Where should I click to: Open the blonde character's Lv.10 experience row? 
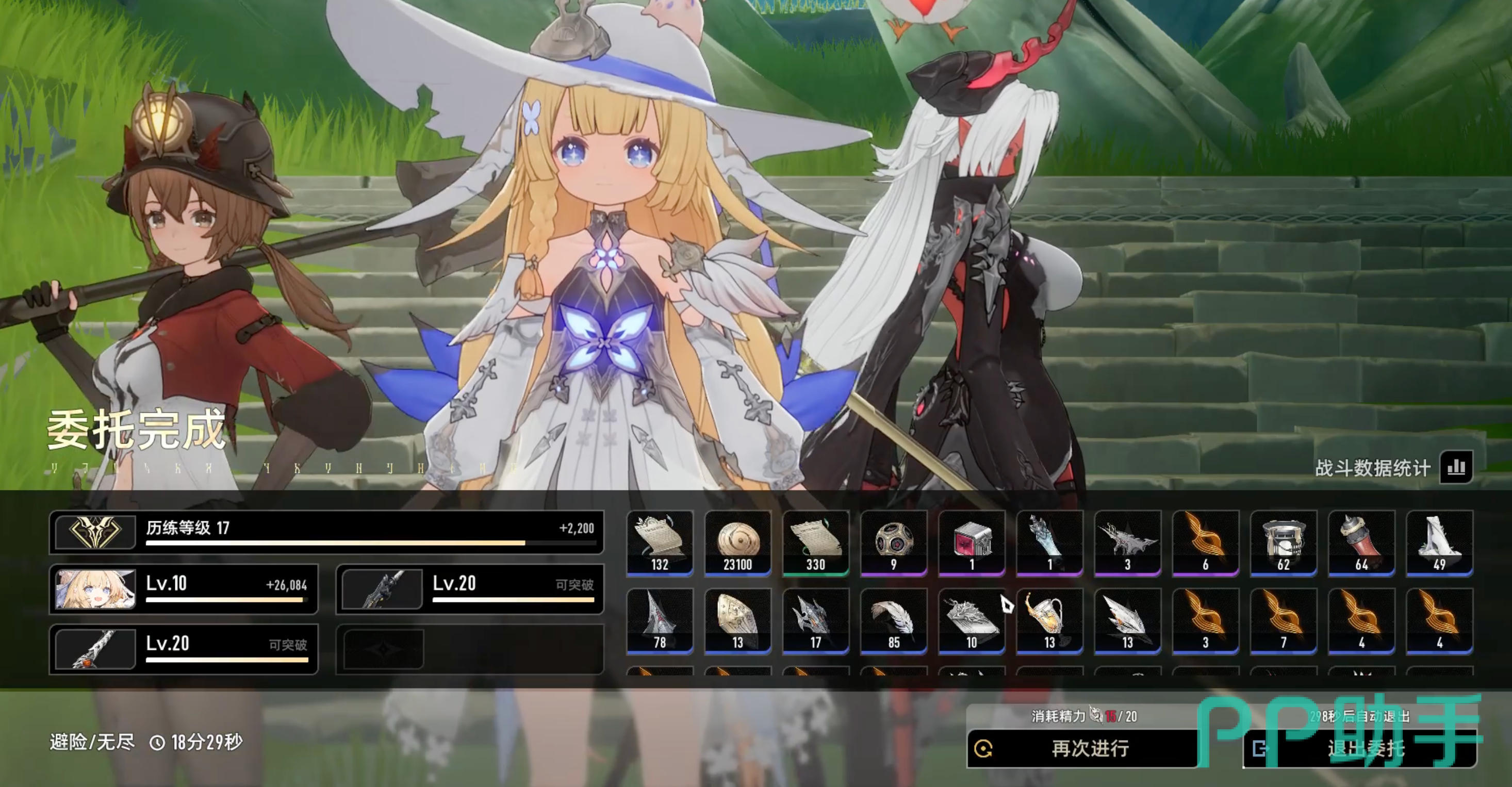184,589
